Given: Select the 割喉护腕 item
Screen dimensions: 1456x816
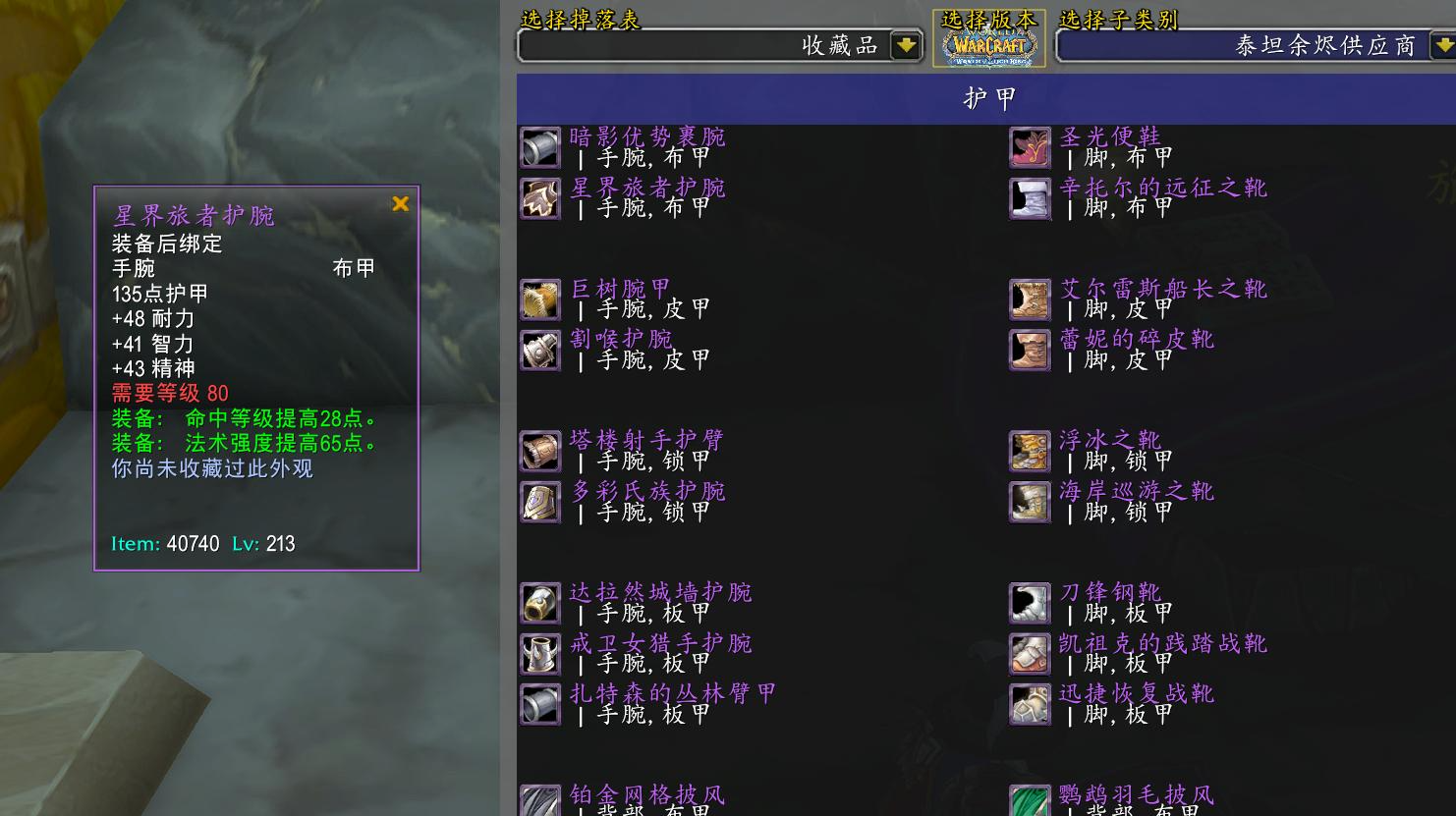Looking at the screenshot, I should pyautogui.click(x=621, y=340).
